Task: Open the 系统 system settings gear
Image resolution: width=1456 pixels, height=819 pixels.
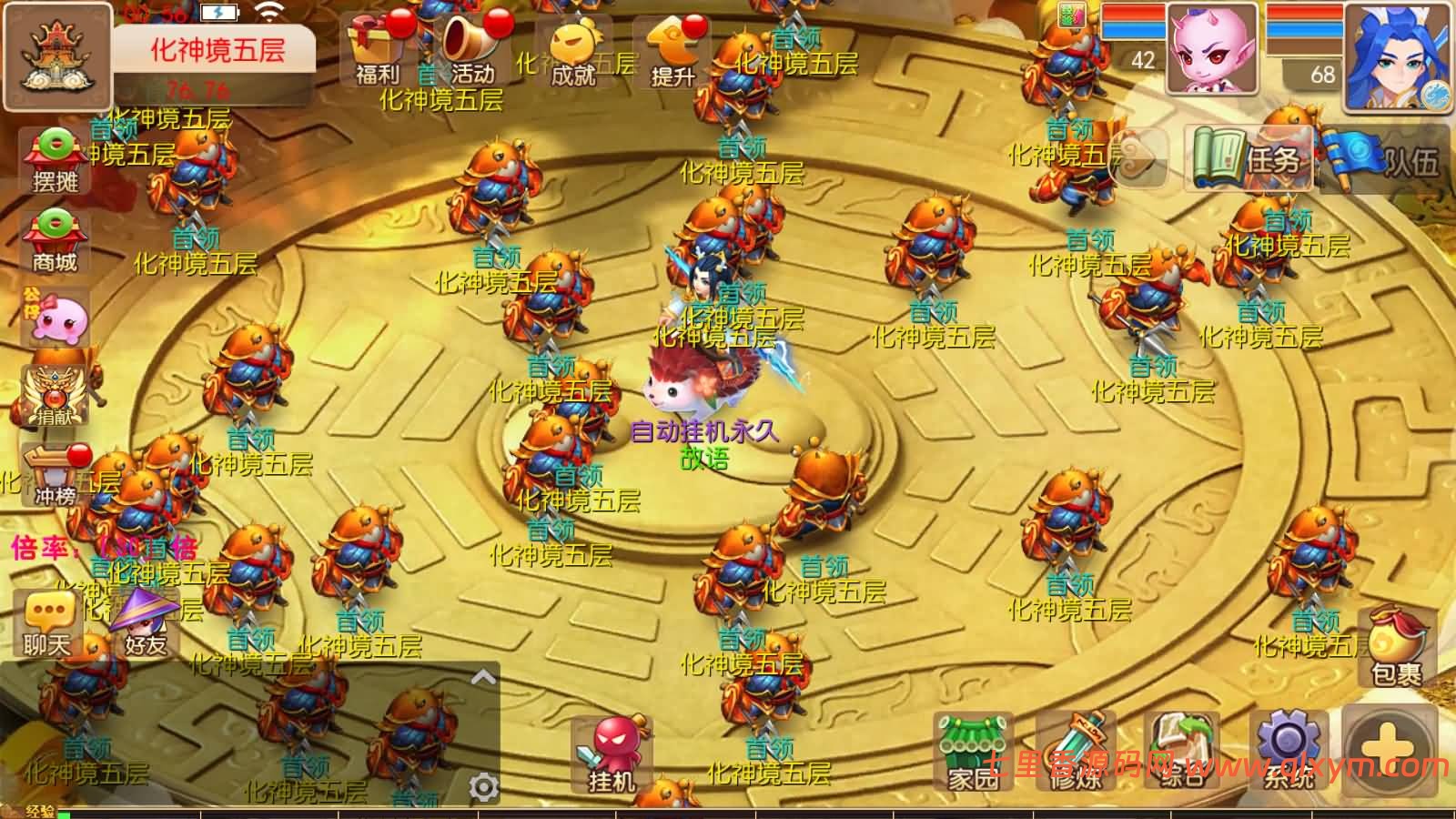Action: (x=1289, y=753)
